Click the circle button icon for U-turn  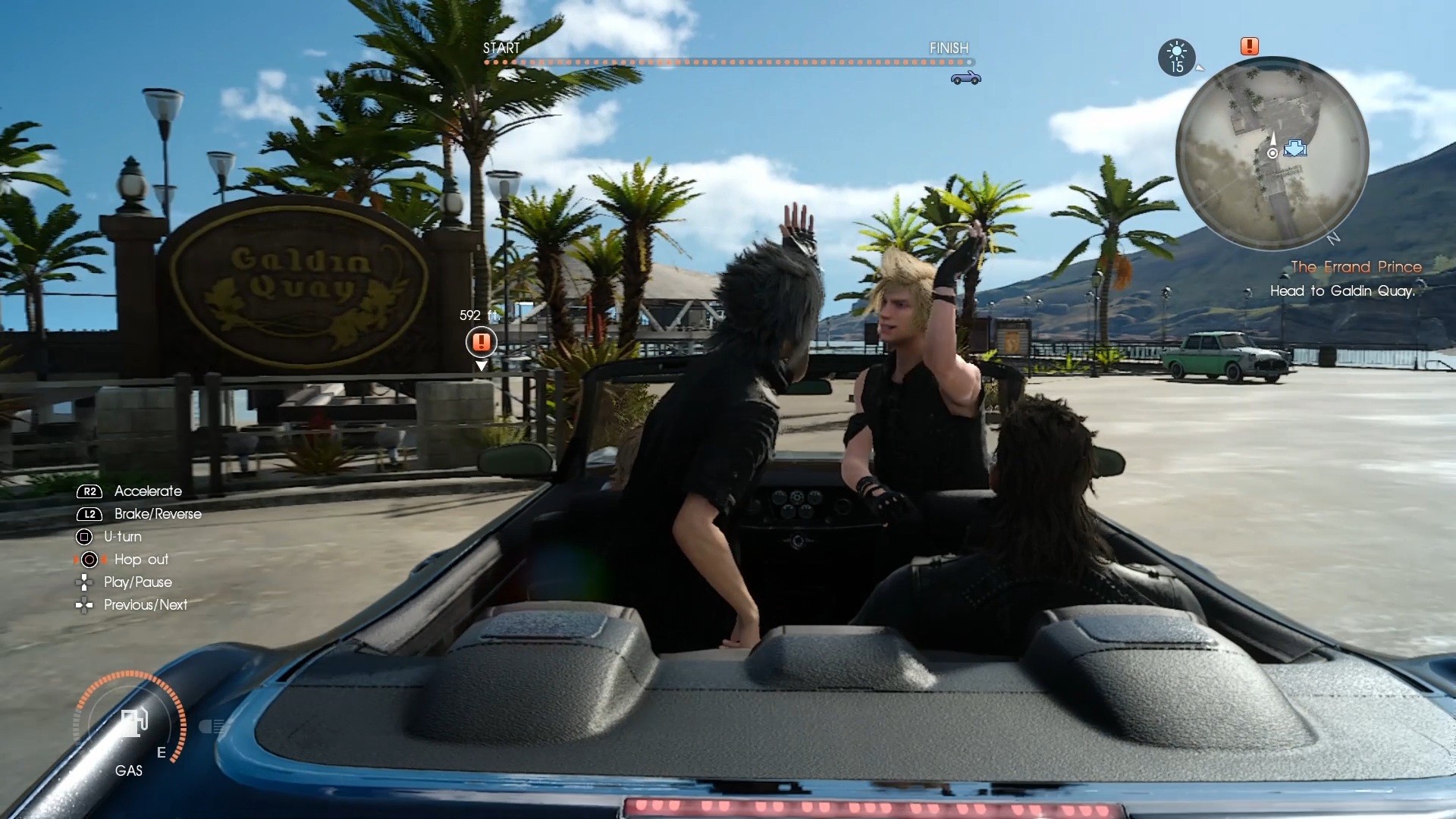click(x=84, y=537)
